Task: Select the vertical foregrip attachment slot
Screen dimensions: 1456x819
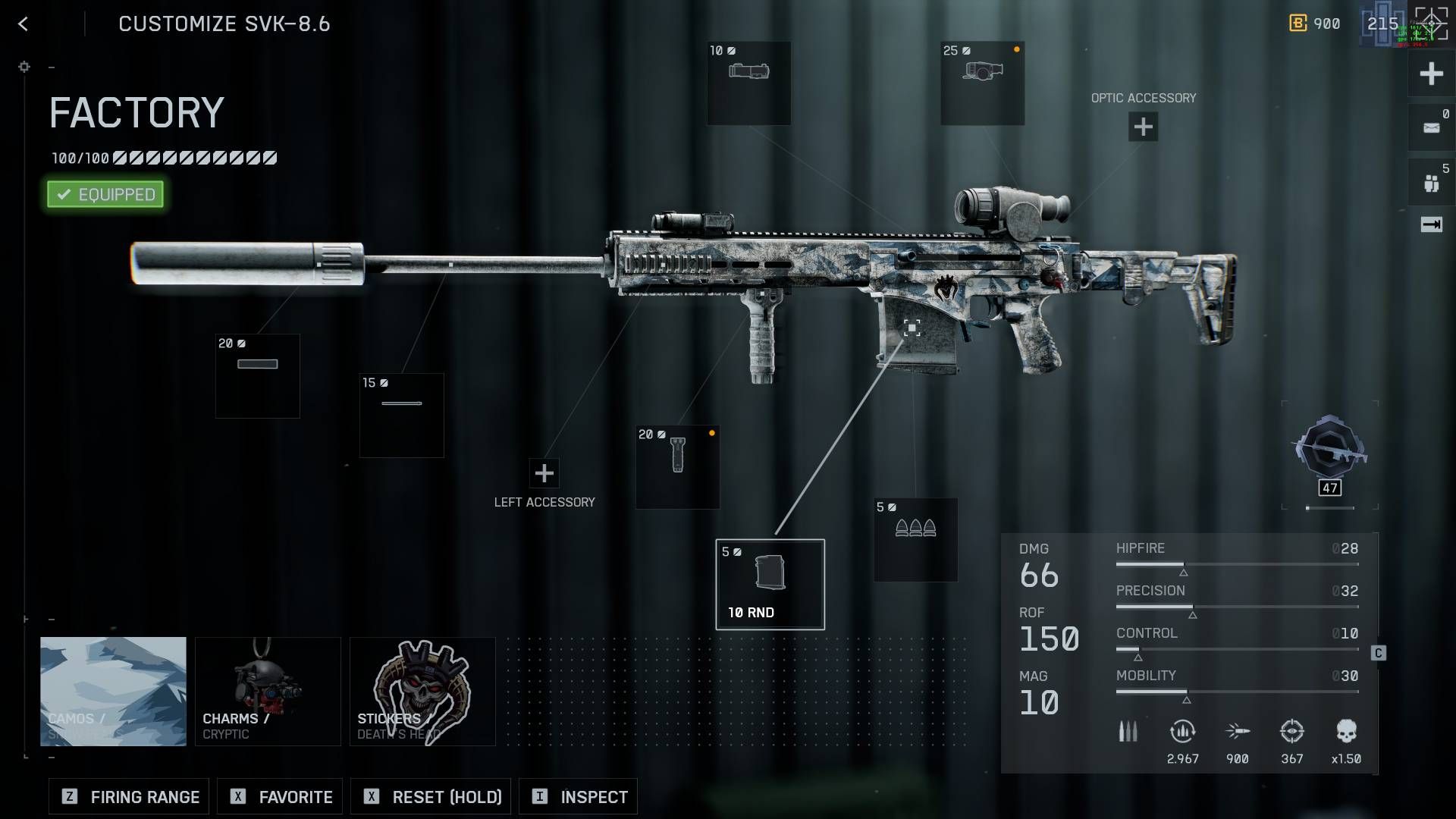Action: [x=676, y=466]
